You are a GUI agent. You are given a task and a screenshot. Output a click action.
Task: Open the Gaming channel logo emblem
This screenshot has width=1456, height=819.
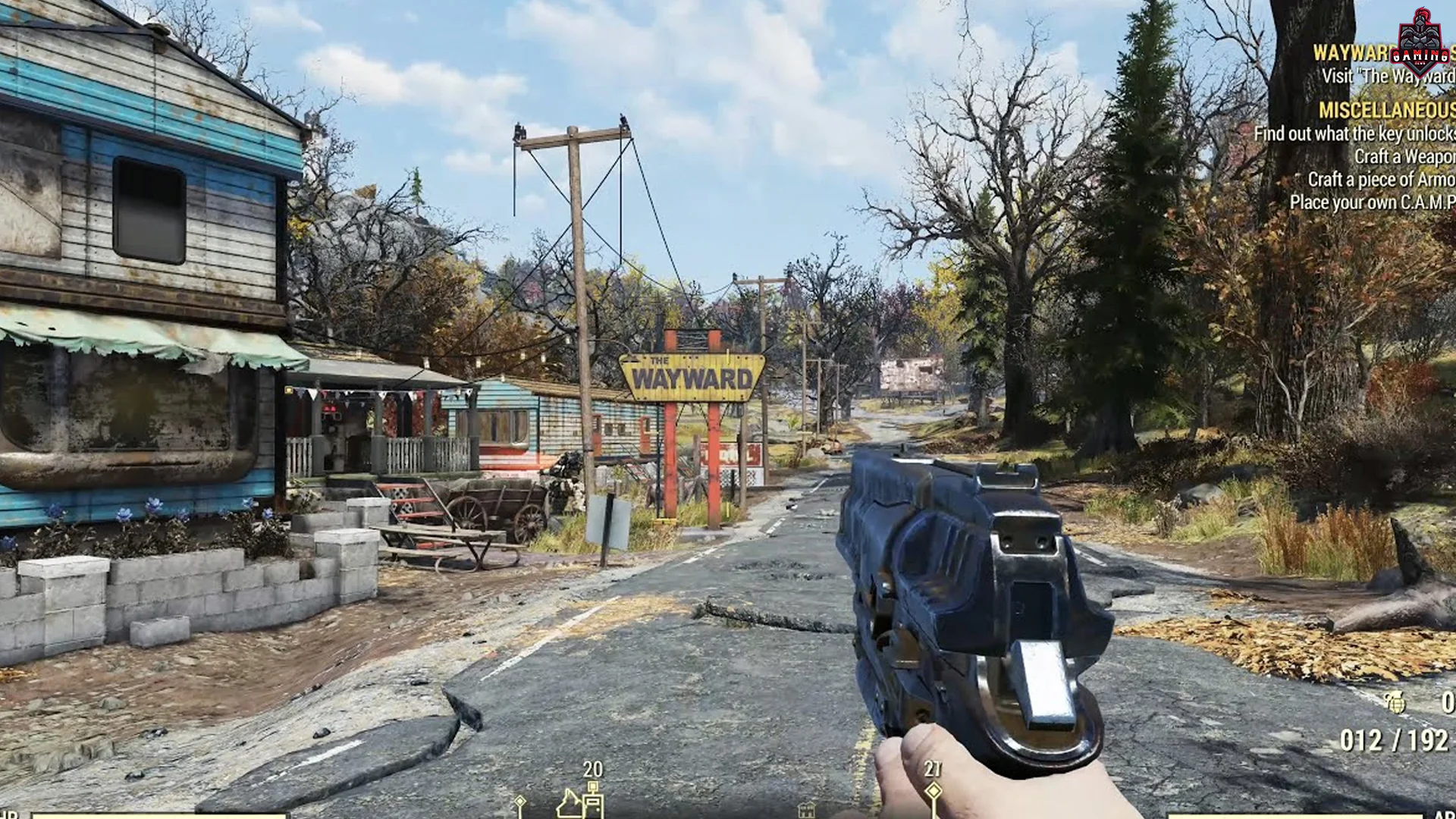point(1420,39)
